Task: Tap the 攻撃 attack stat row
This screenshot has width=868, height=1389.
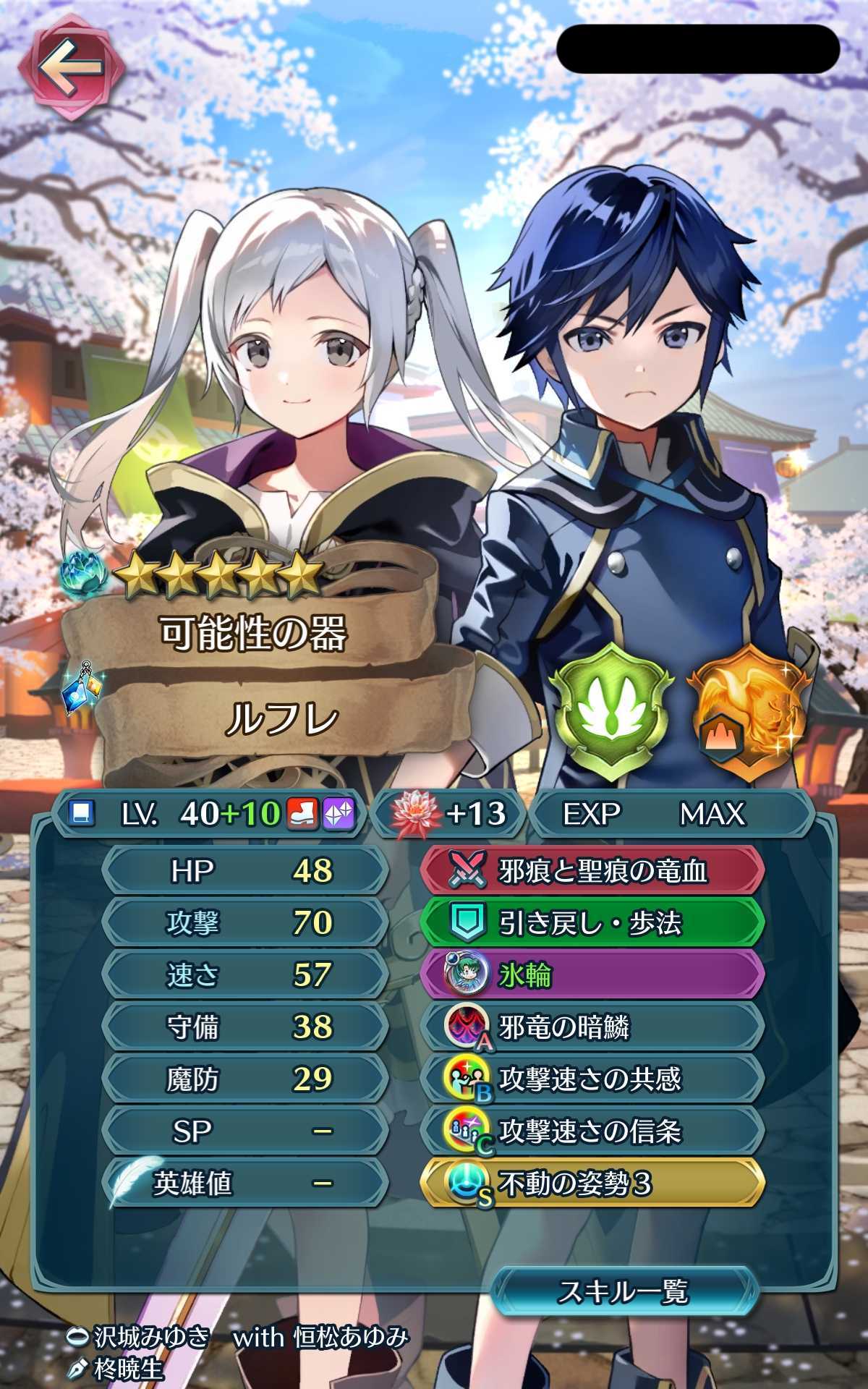Action: [244, 923]
